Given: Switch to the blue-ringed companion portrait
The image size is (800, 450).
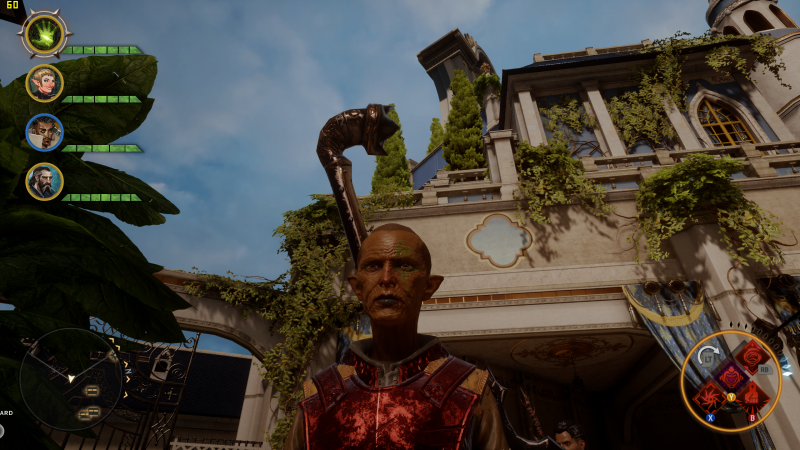Looking at the screenshot, I should pyautogui.click(x=44, y=132).
